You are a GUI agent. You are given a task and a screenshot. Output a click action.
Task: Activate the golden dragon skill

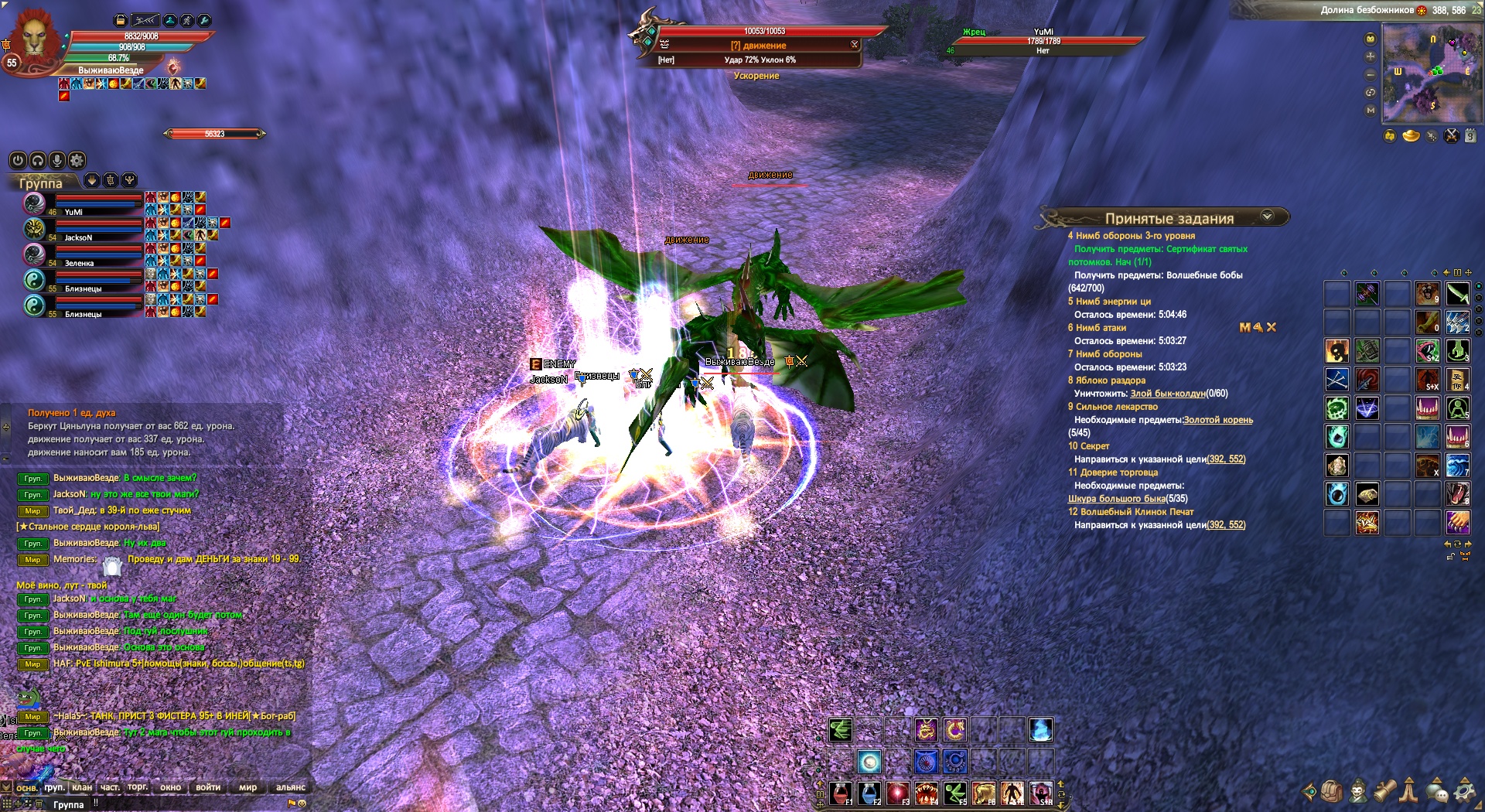[x=926, y=729]
